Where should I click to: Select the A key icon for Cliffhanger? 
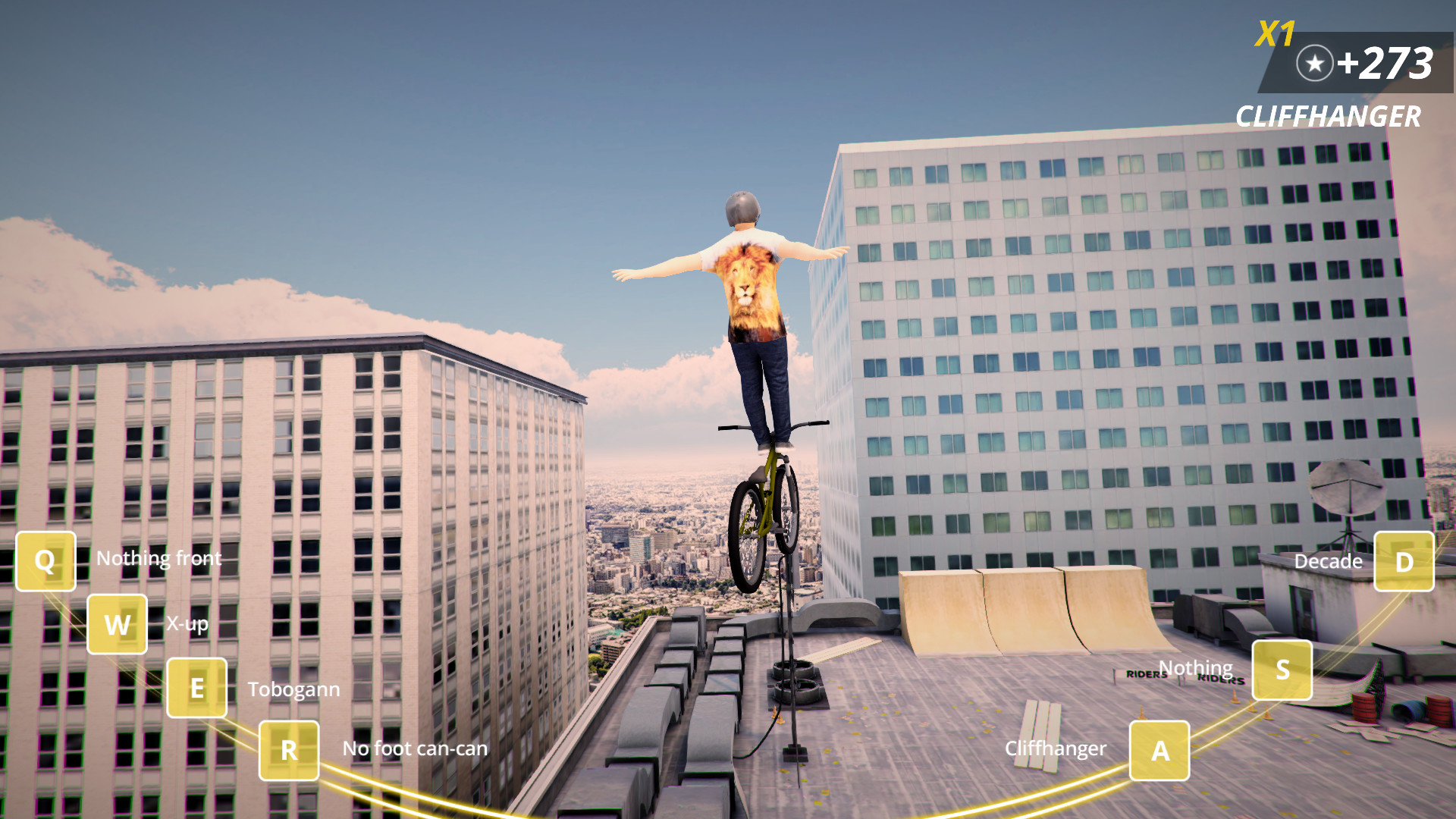click(1160, 750)
